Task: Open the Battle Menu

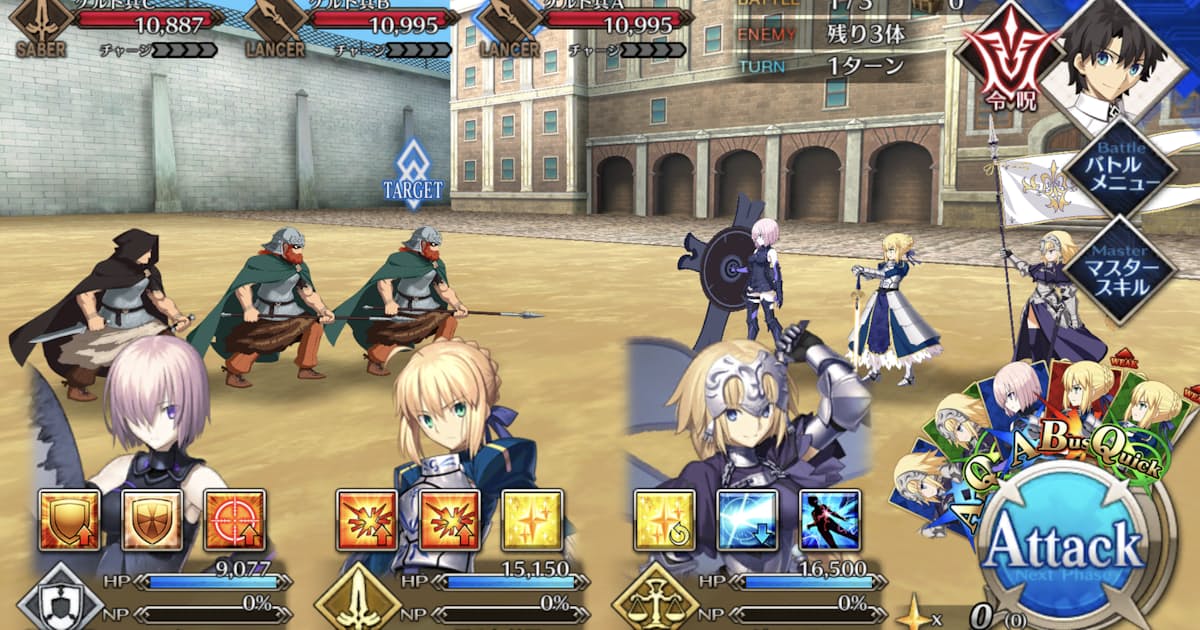Action: (x=1118, y=169)
